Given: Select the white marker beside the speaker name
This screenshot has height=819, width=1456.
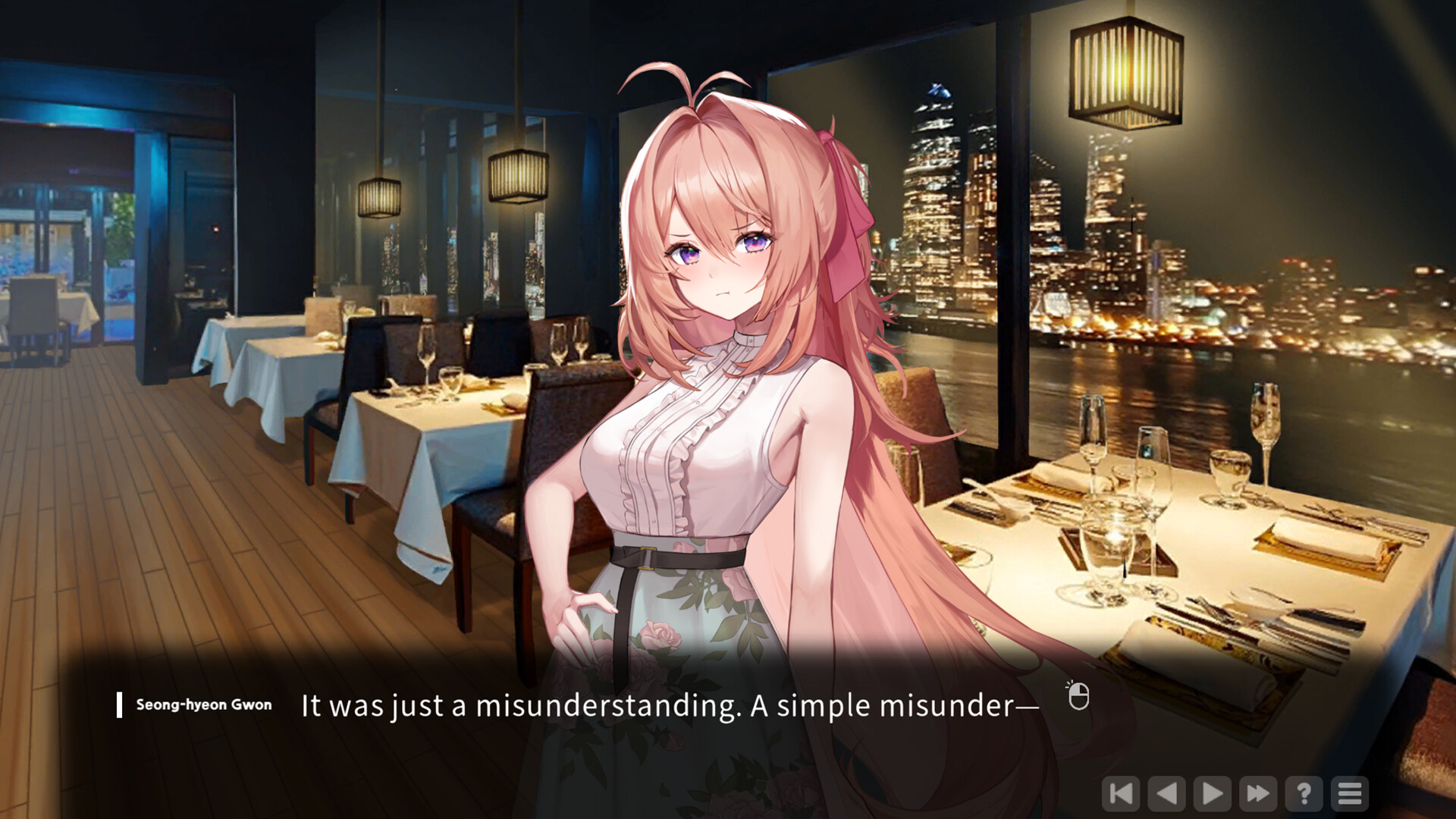Looking at the screenshot, I should pos(119,704).
